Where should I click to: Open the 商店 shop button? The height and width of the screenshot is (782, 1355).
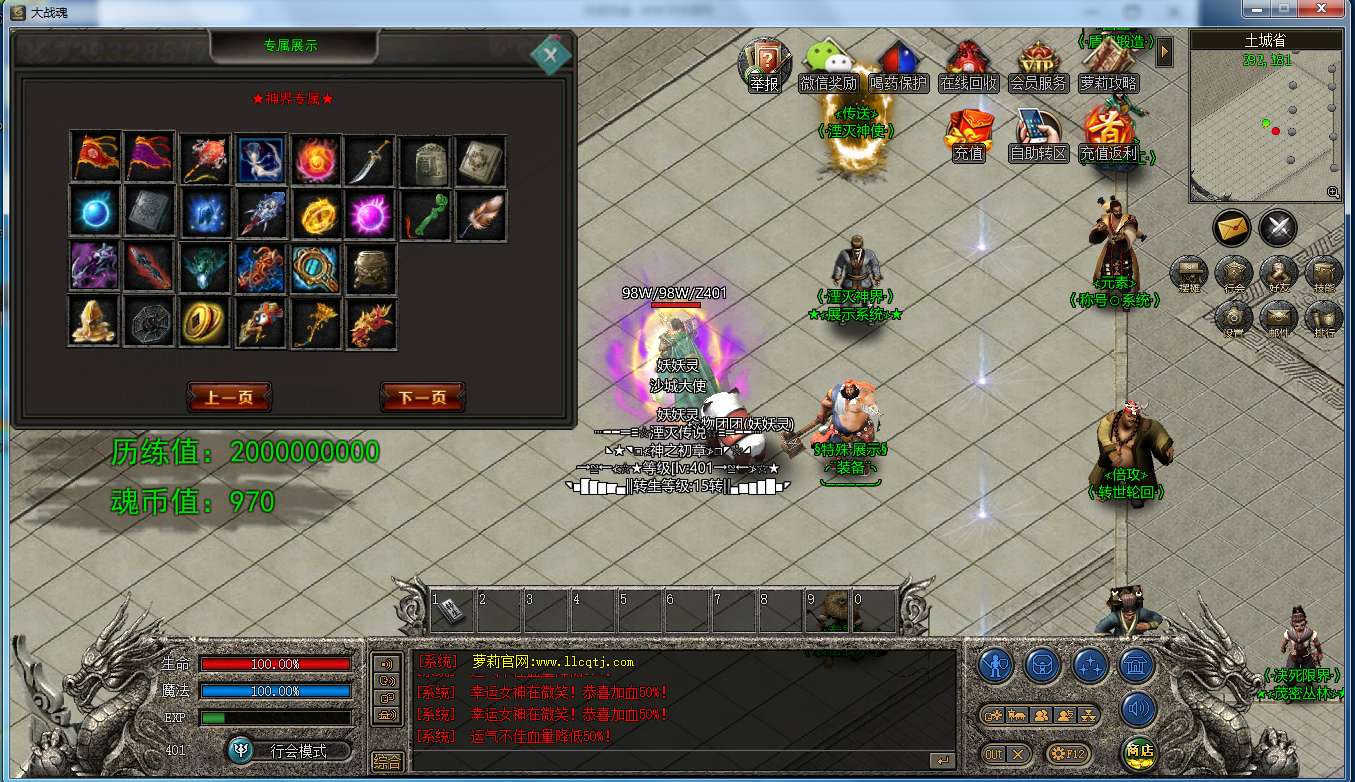(1139, 751)
